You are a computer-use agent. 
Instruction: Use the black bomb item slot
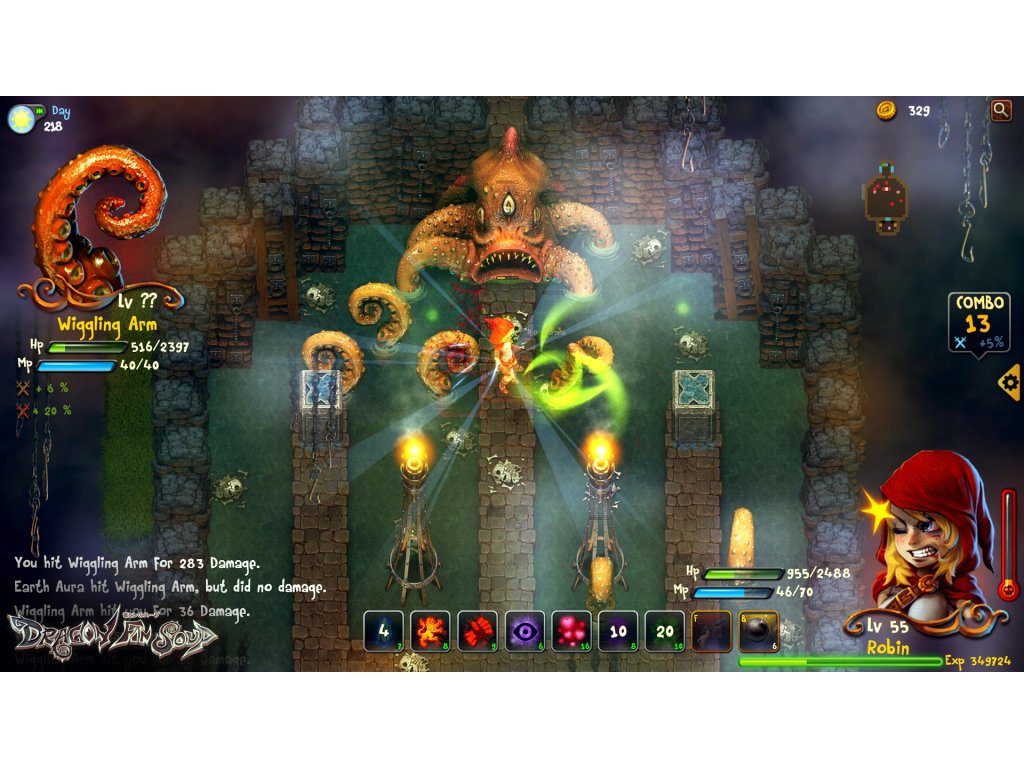pos(759,631)
